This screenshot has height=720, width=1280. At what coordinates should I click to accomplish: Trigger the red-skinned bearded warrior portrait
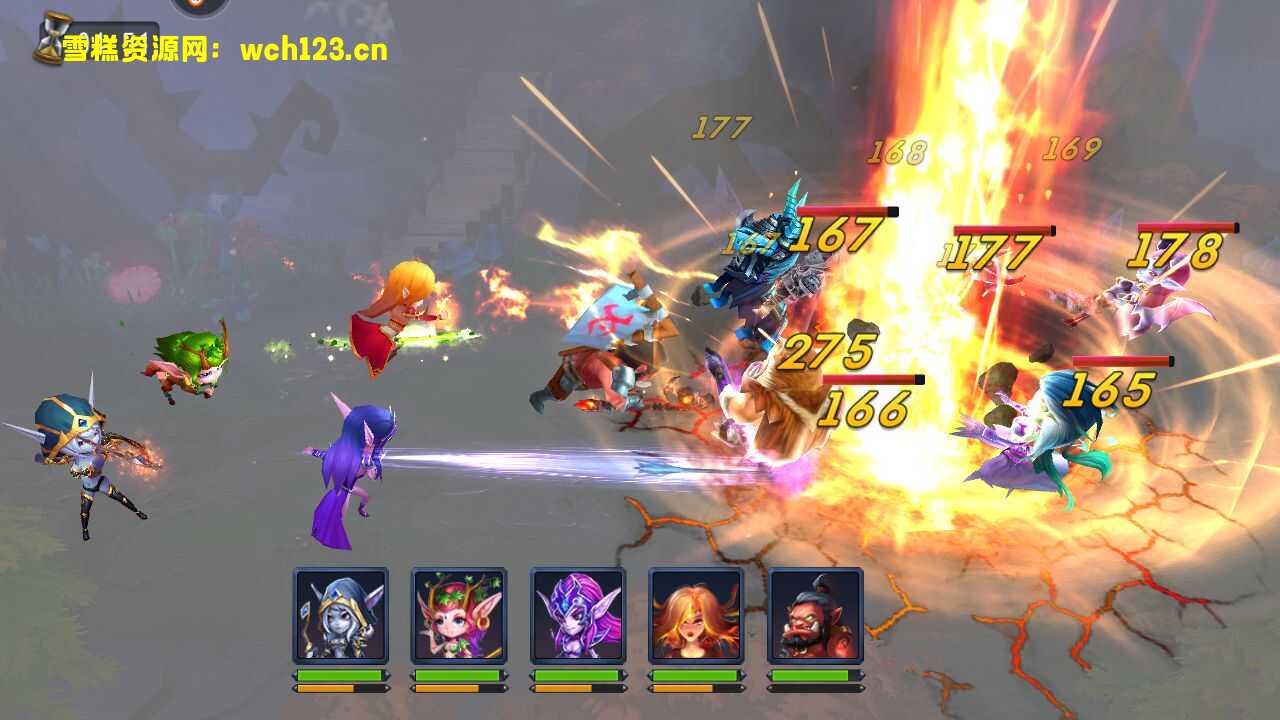pyautogui.click(x=814, y=615)
